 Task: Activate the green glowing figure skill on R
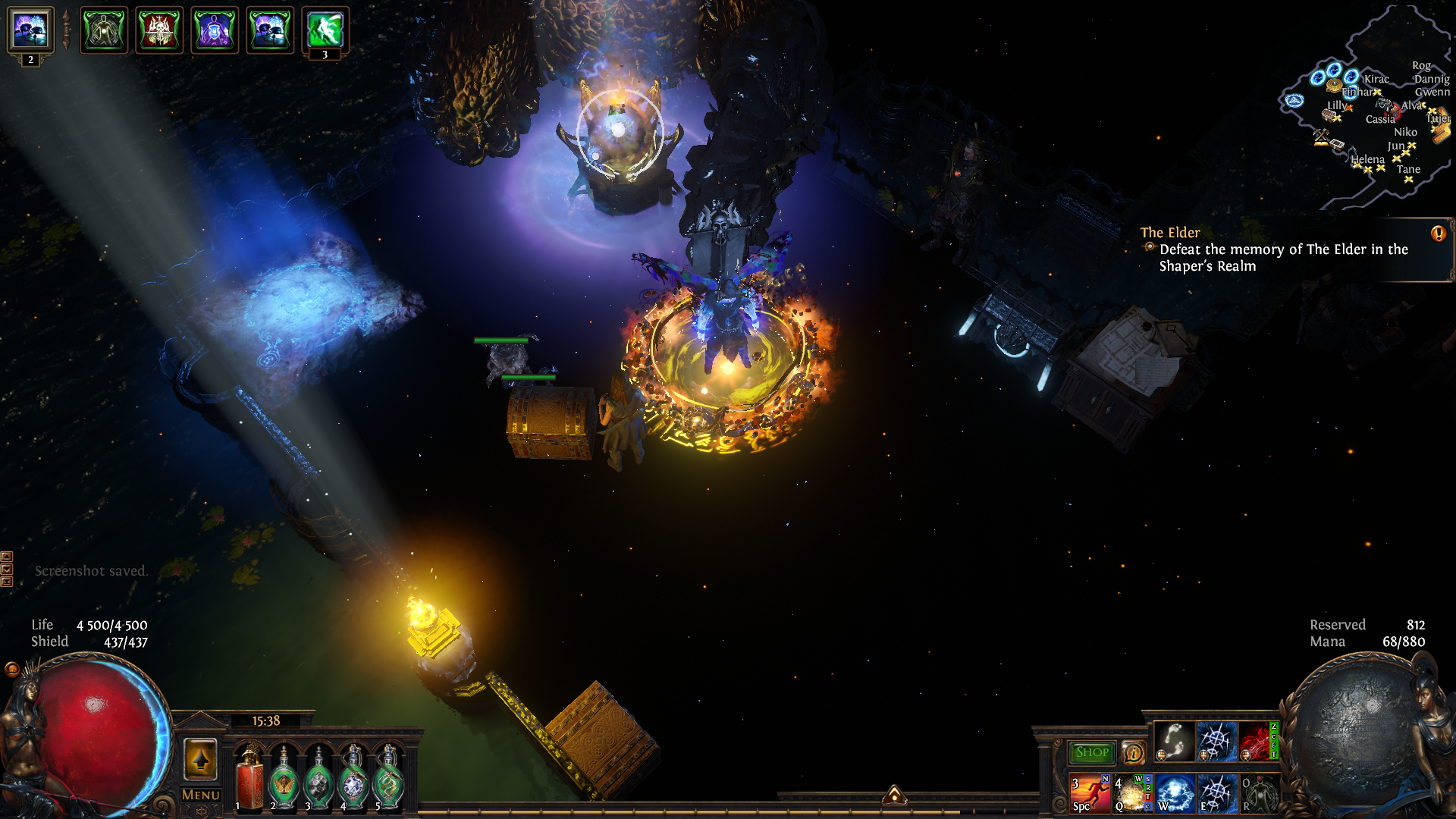(x=1259, y=793)
